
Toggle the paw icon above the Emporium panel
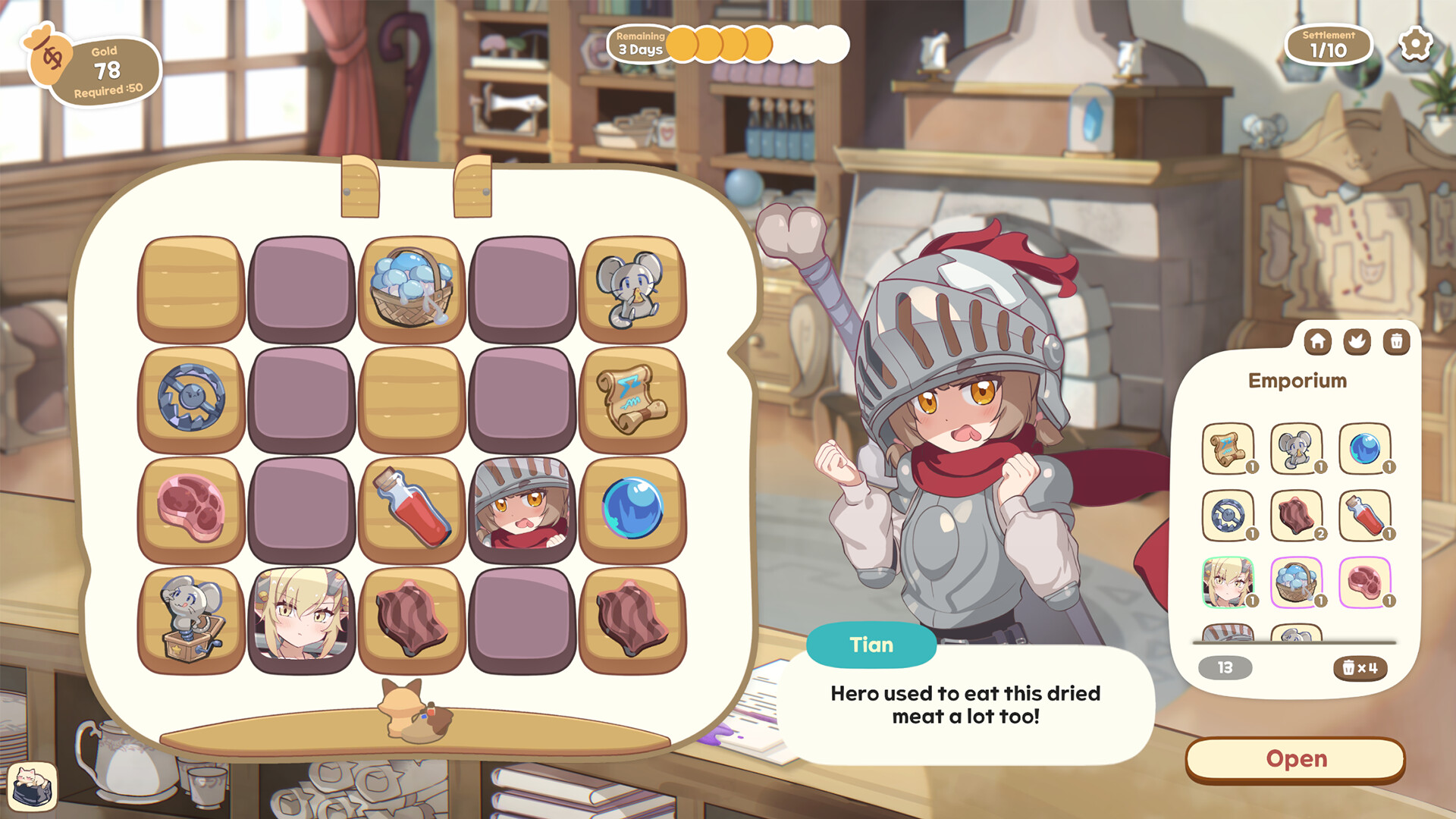(1357, 343)
